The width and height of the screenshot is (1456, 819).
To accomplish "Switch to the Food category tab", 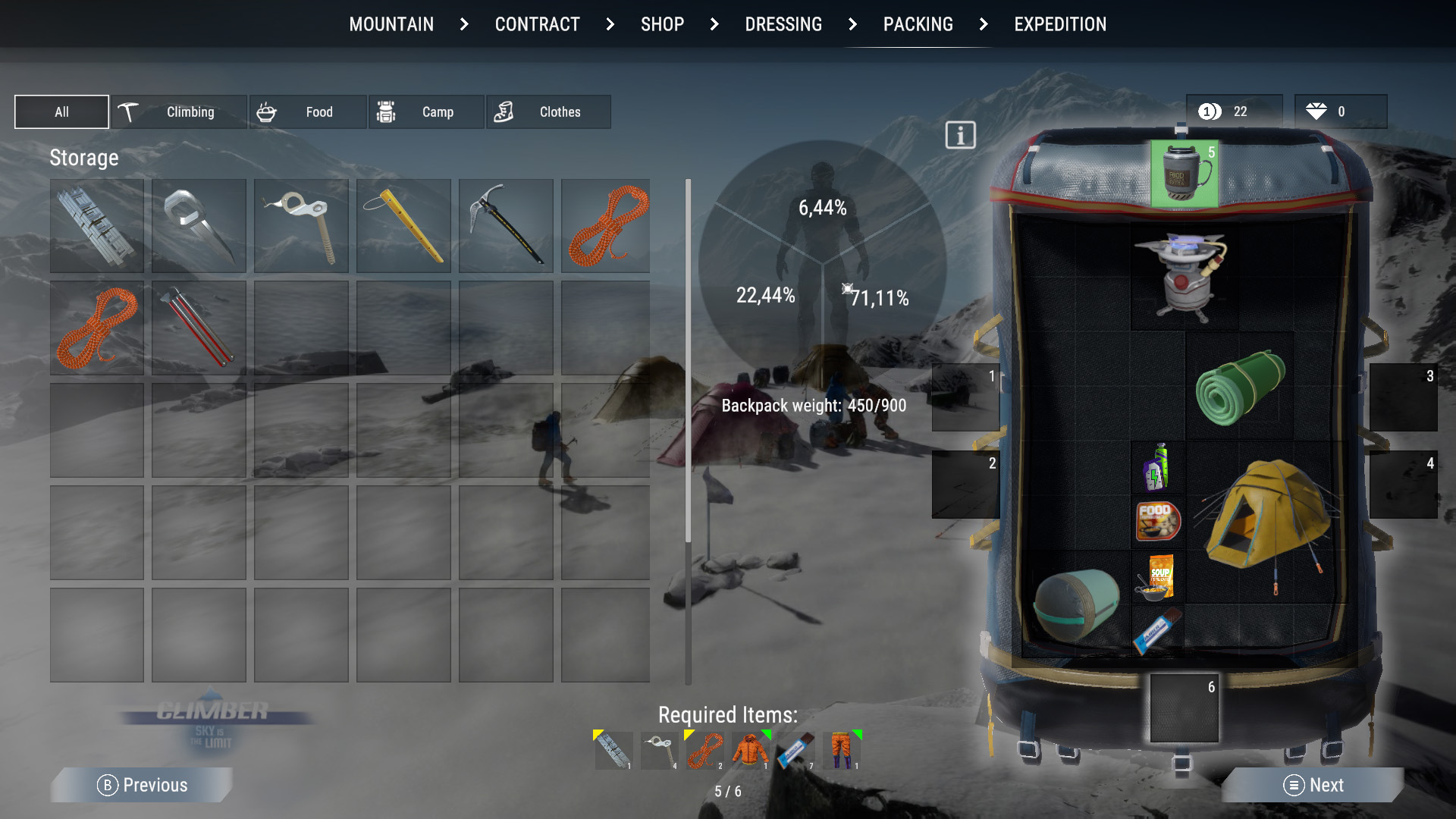I will [307, 111].
